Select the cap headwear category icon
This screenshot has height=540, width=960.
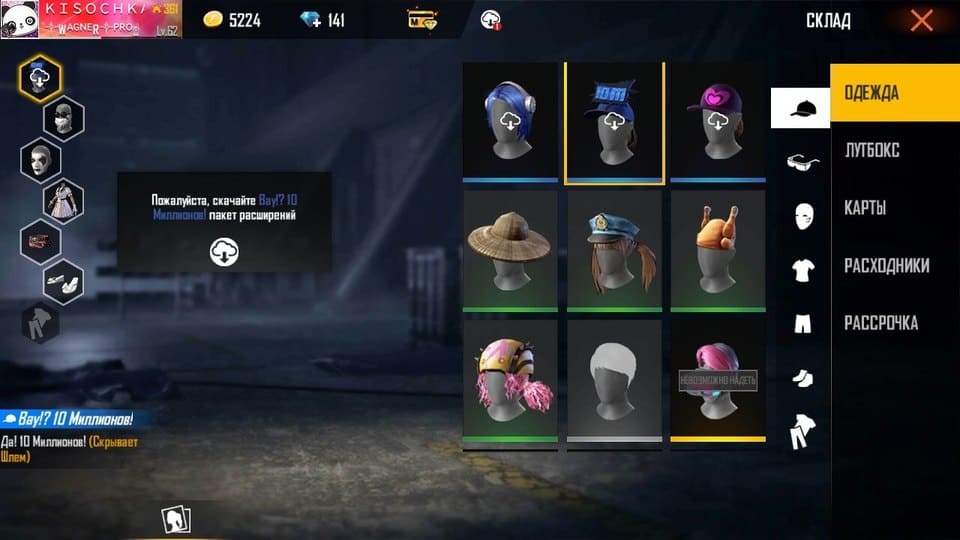pyautogui.click(x=800, y=108)
